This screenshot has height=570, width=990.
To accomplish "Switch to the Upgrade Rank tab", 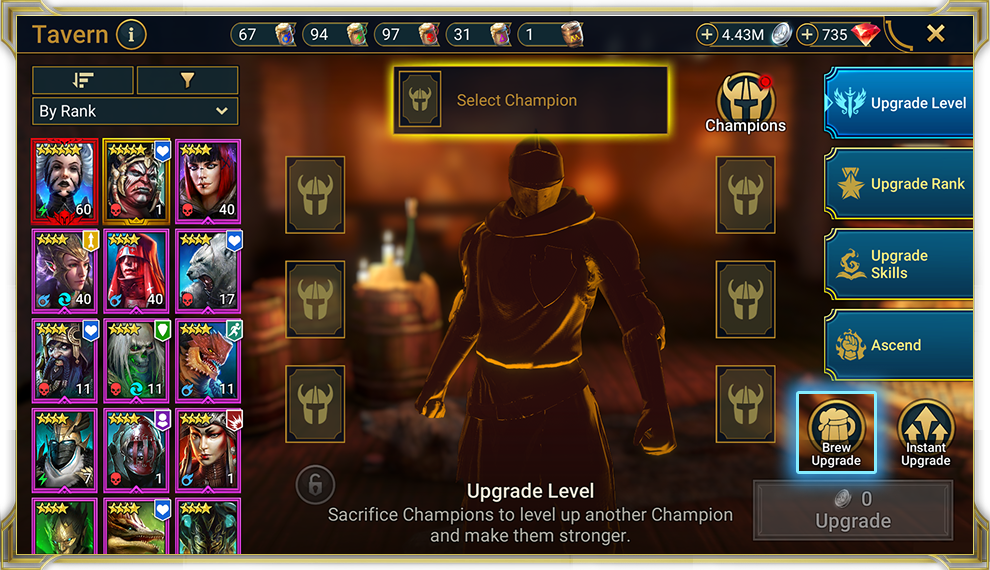I will coord(899,184).
